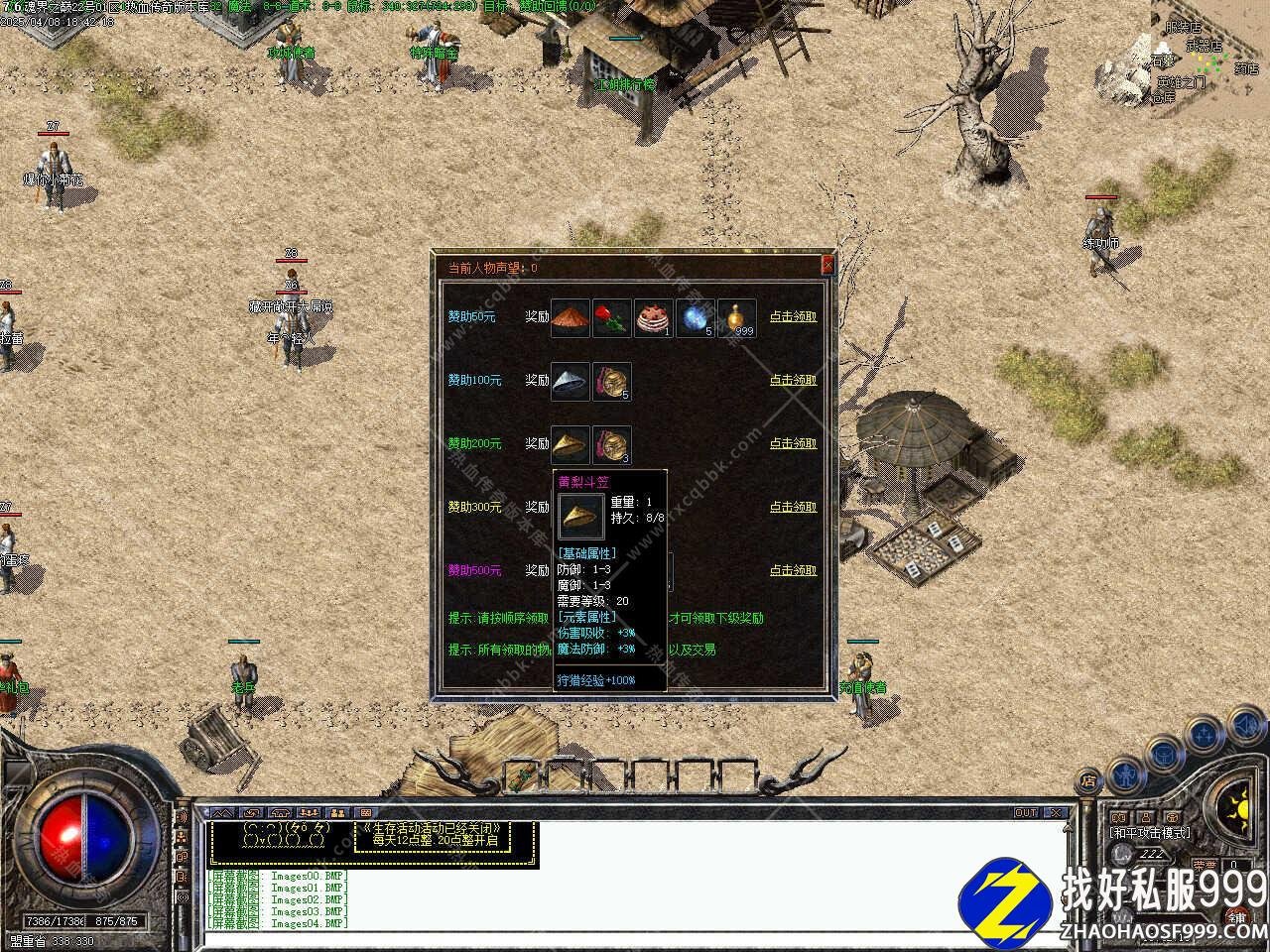This screenshot has height=952, width=1270.
Task: Open the bag round button
Action: click(x=1163, y=754)
